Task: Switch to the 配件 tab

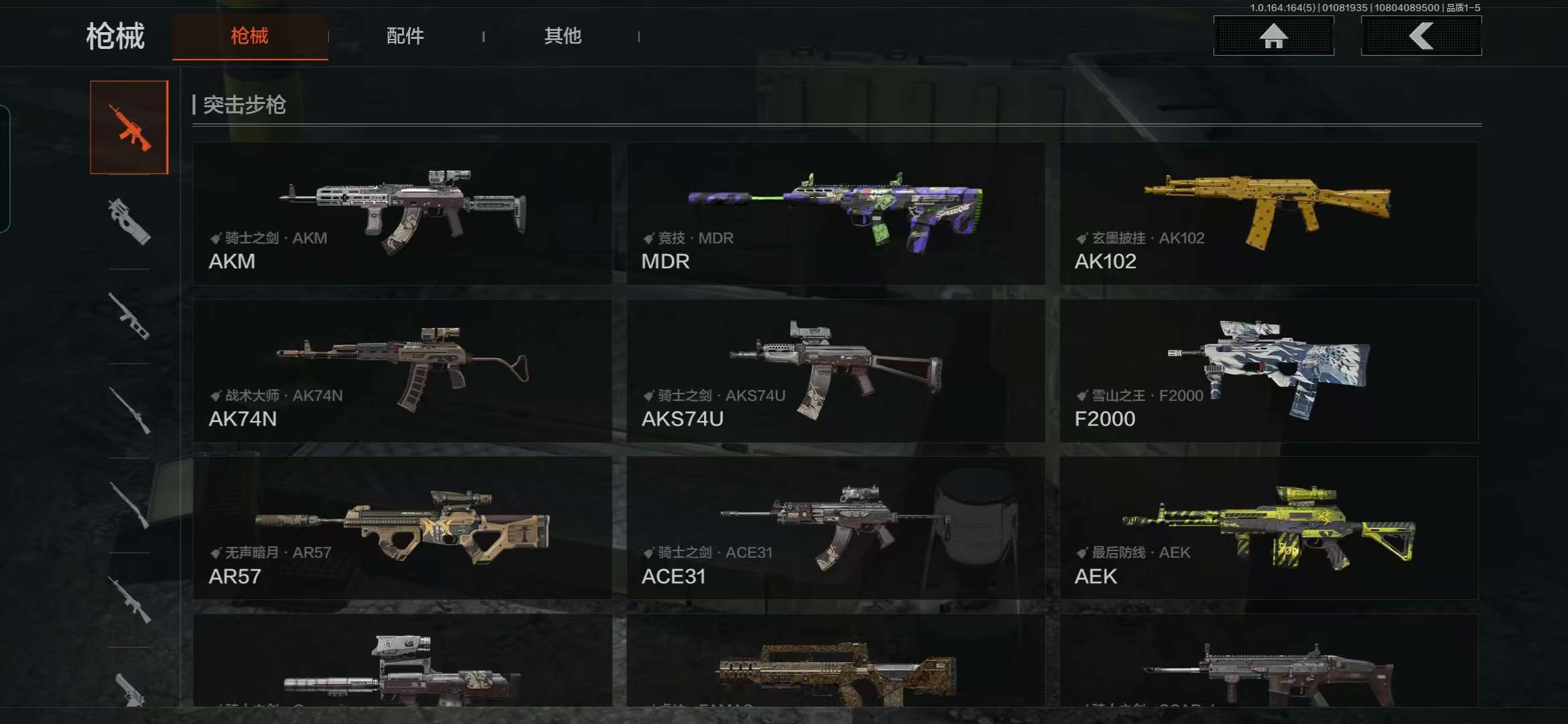Action: (404, 37)
